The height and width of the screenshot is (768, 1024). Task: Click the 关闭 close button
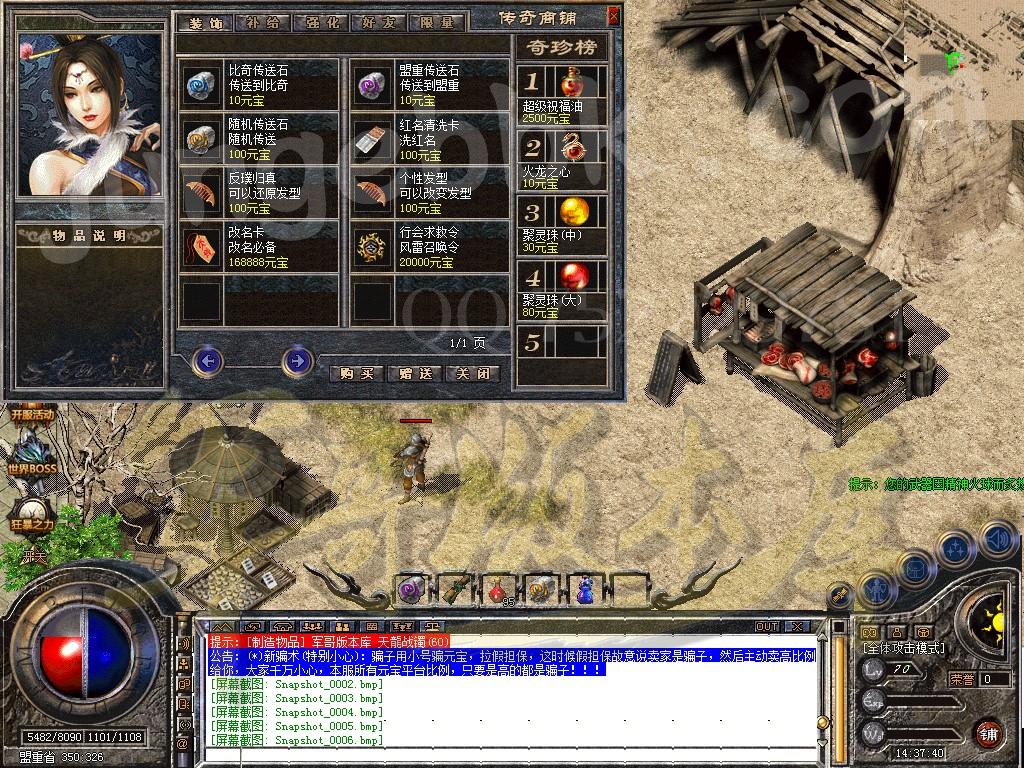[x=471, y=373]
